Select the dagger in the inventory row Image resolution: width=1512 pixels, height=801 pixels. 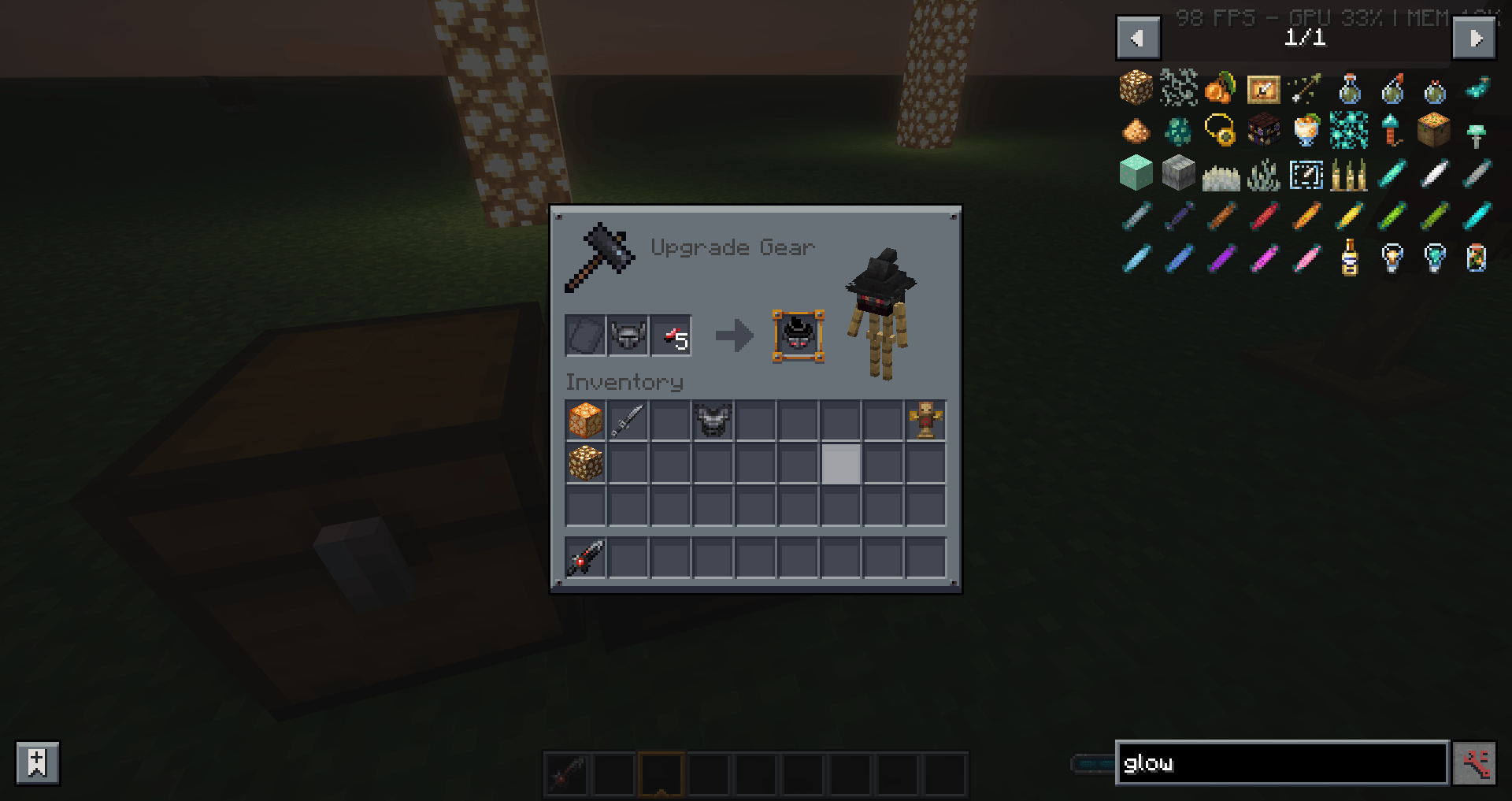[628, 421]
